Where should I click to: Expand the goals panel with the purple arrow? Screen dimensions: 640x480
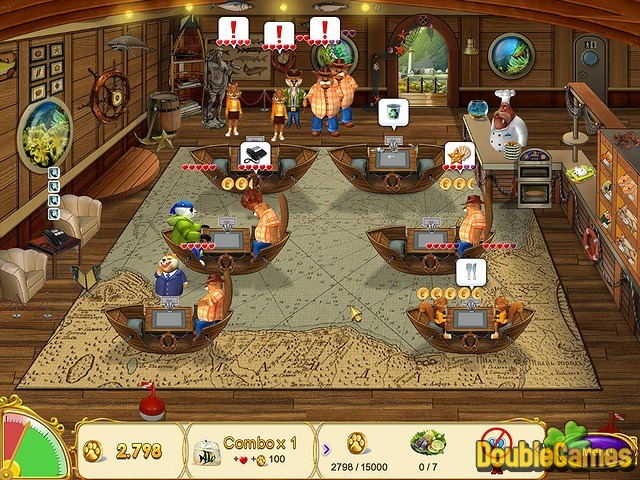pos(324,441)
